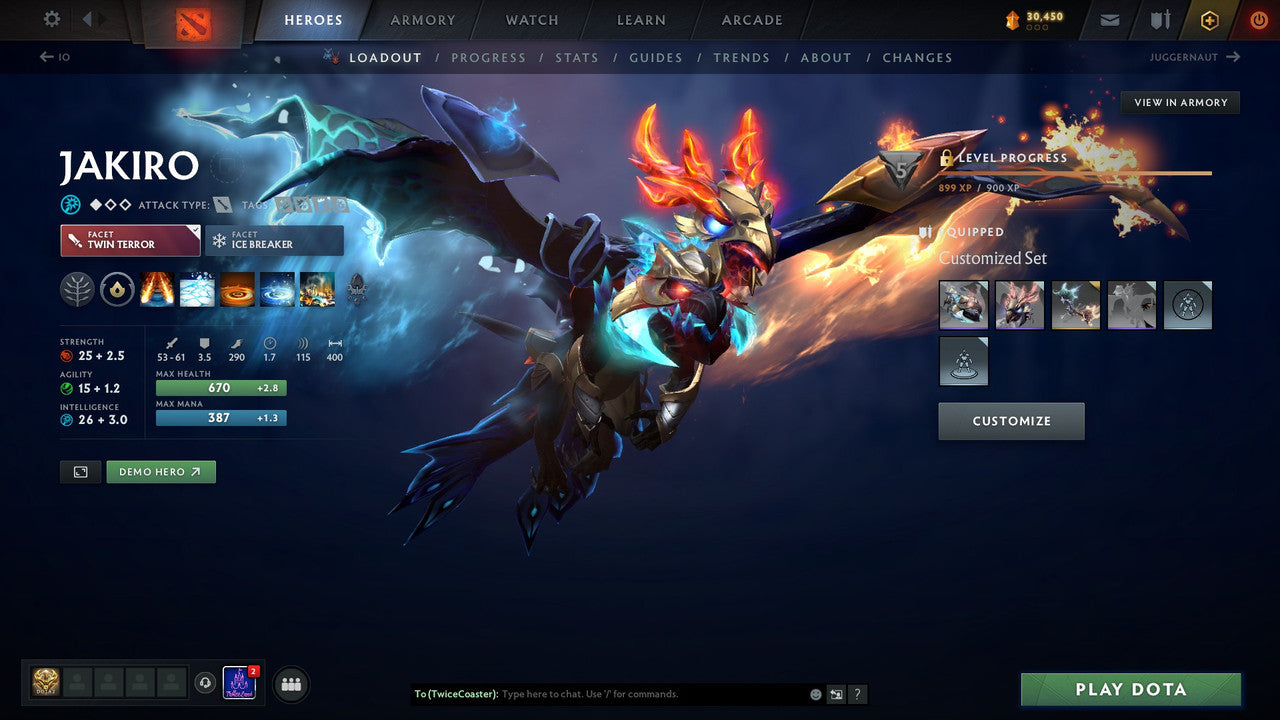Select the first Customized Set item thumbnail

click(x=963, y=305)
